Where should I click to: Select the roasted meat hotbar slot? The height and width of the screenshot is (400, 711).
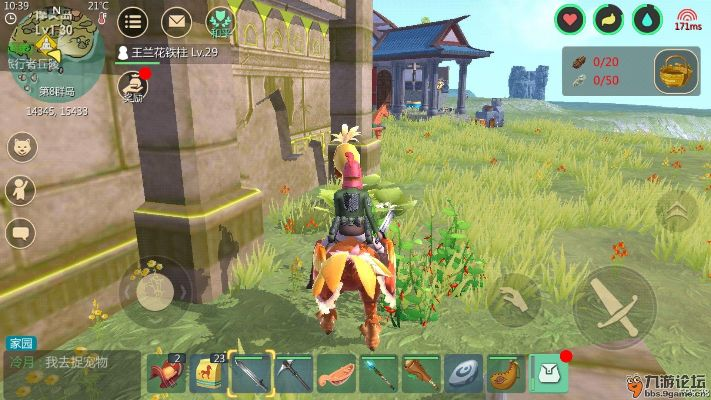click(336, 373)
